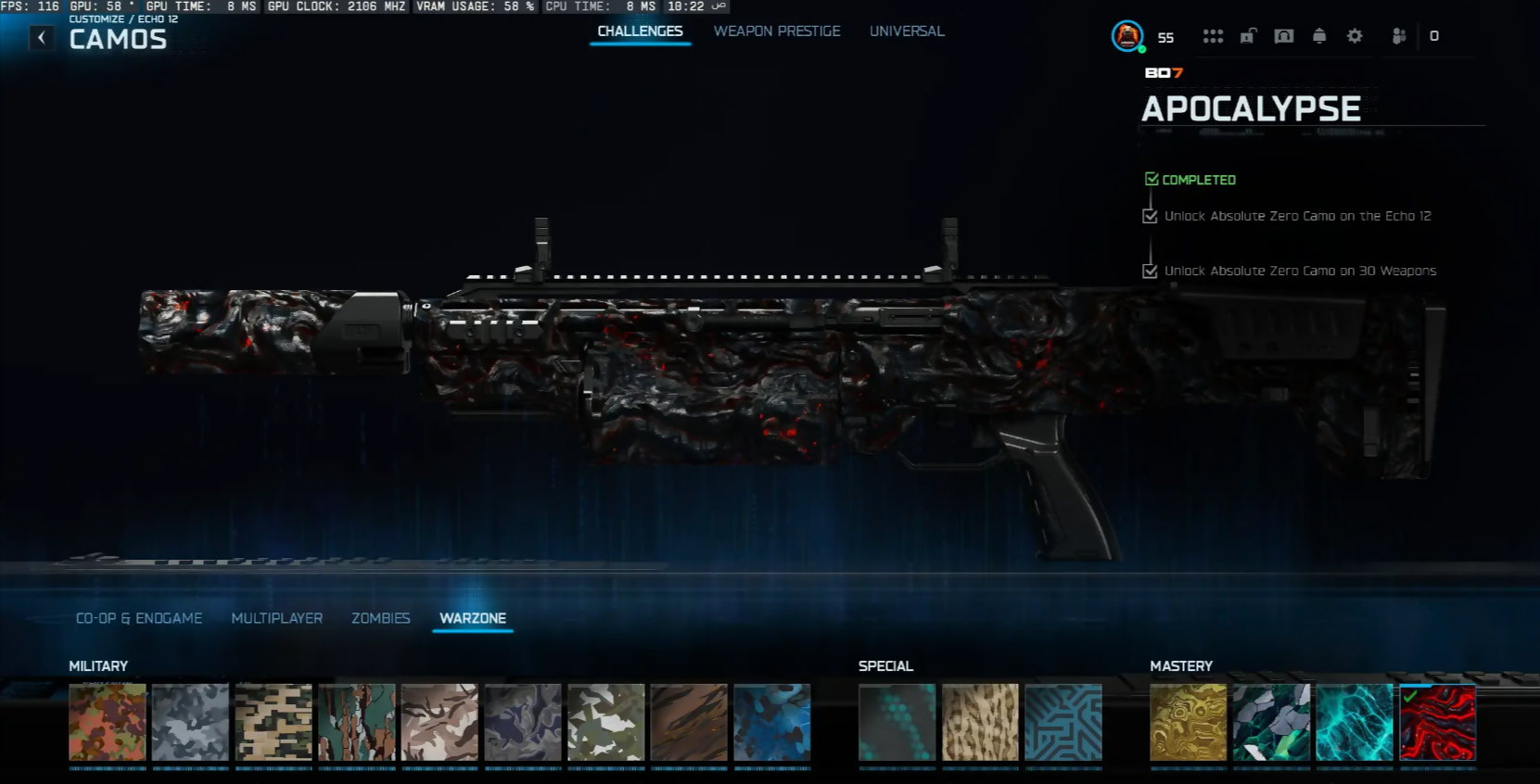This screenshot has width=1540, height=784.
Task: Click the player profile avatar
Action: pyautogui.click(x=1127, y=36)
